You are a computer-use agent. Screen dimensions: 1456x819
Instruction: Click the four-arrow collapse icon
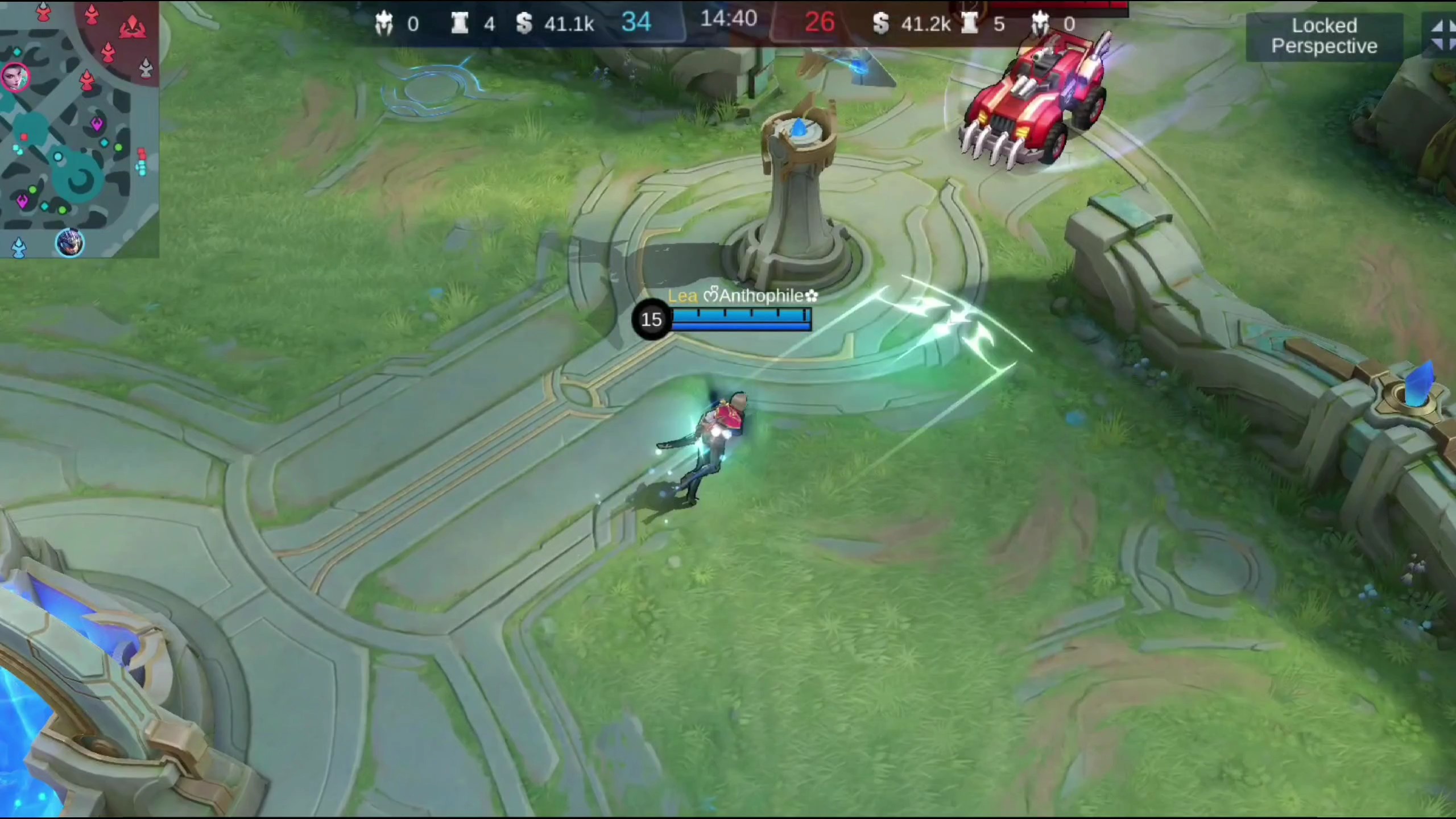(x=1442, y=35)
